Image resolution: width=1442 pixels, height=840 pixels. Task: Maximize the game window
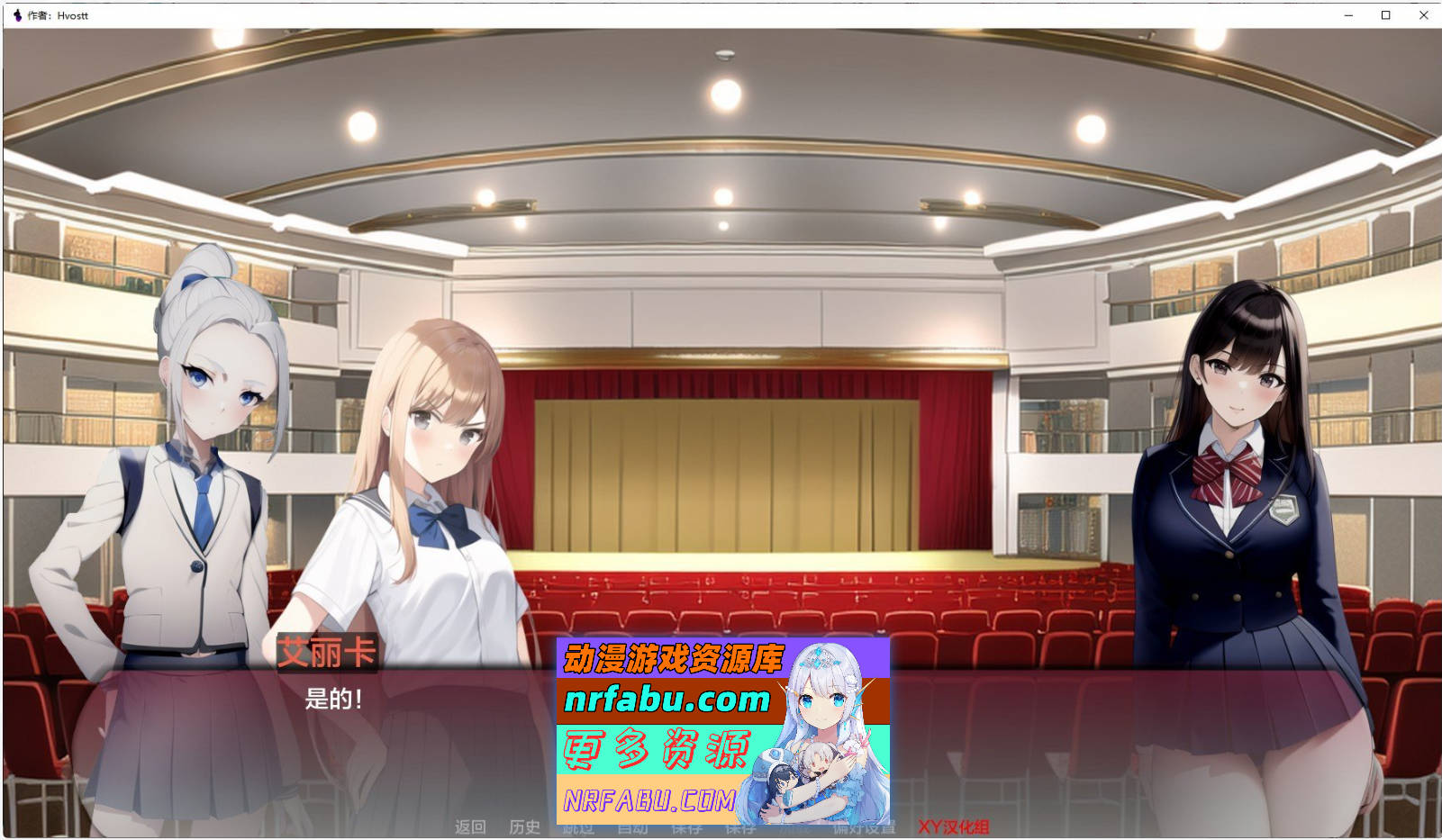point(1384,15)
